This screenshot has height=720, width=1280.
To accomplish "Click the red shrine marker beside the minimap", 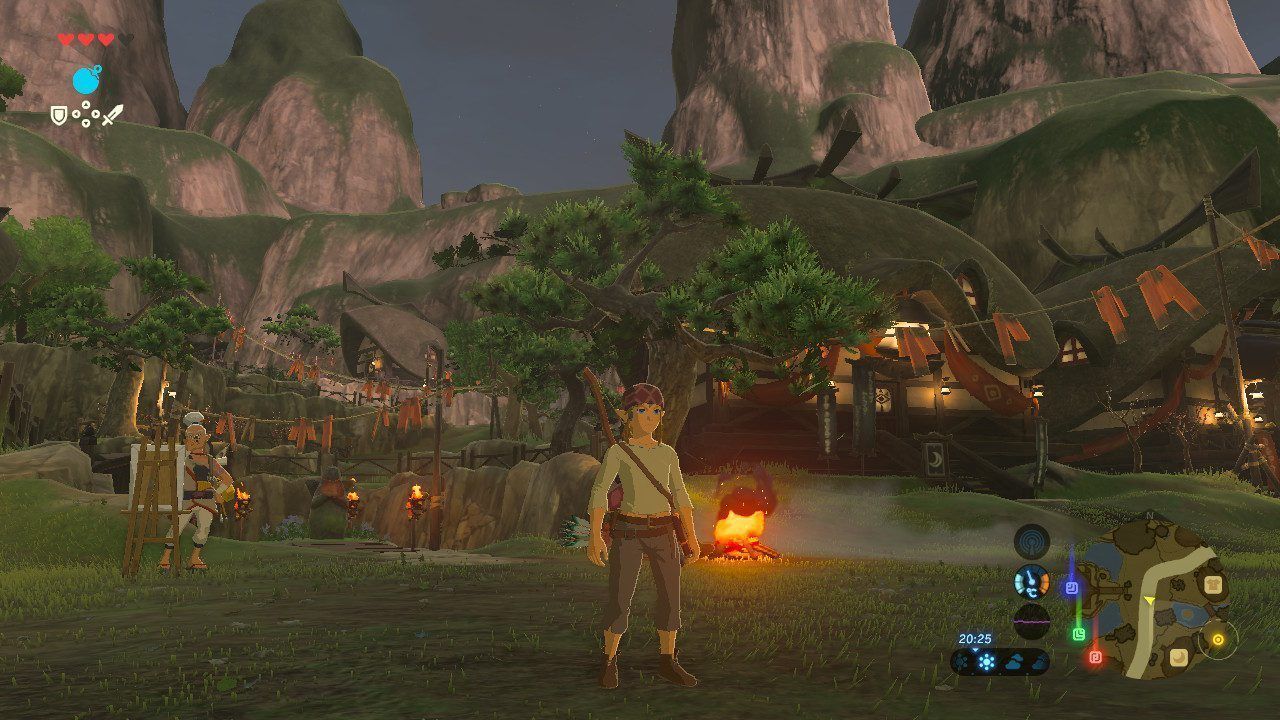I will click(1095, 657).
